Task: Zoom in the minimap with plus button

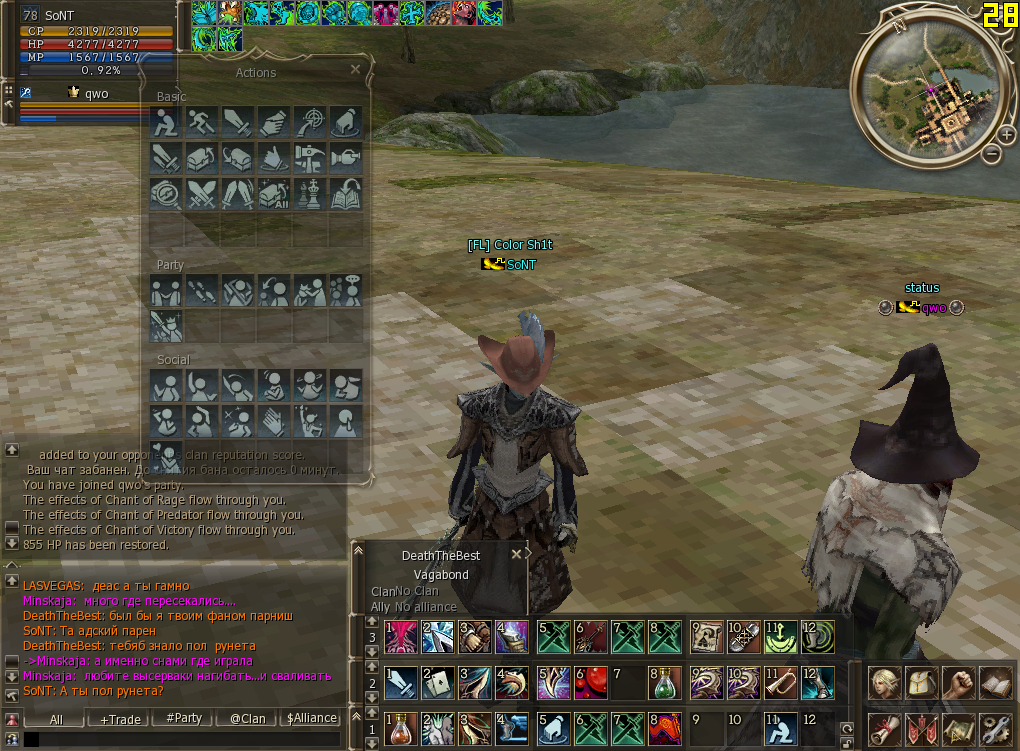Action: click(x=1006, y=134)
